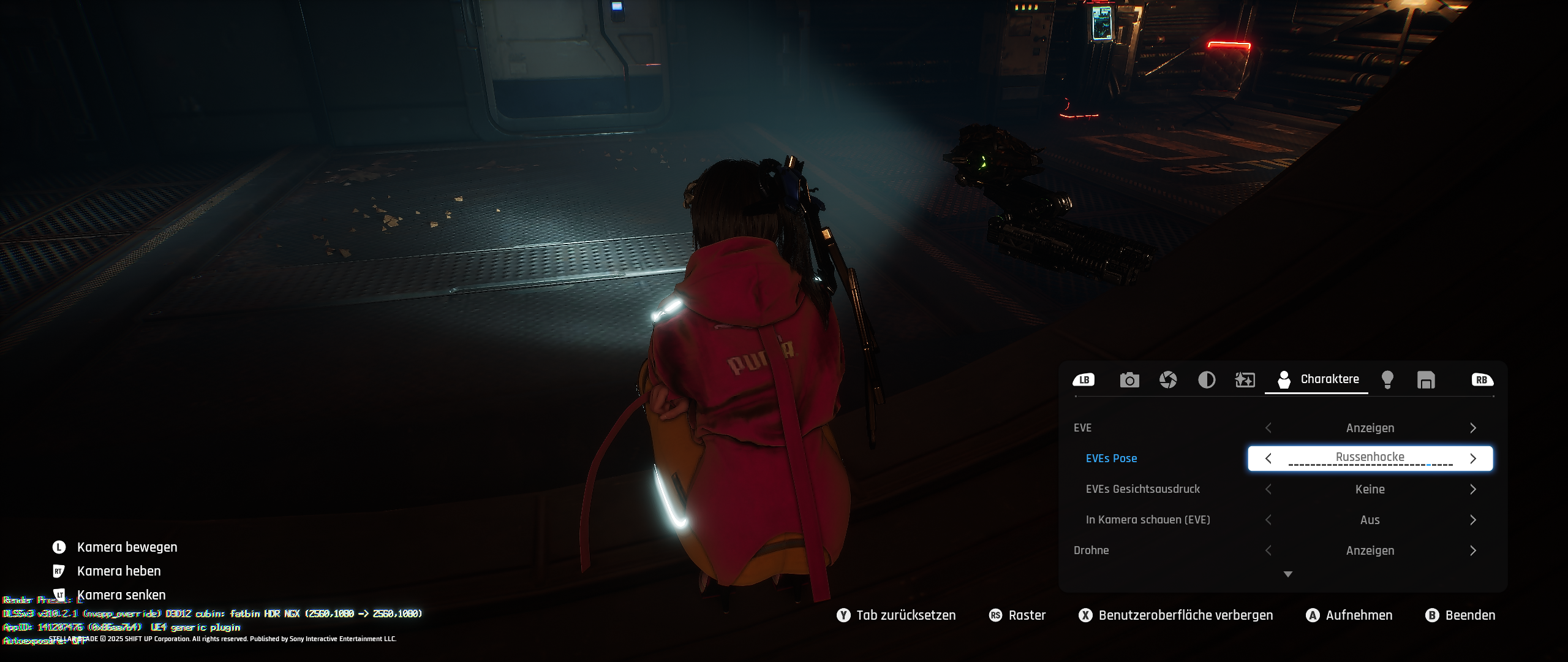This screenshot has width=1568, height=662.
Task: Cycle EVEs Gesichtsausdruck forward with right arrow
Action: [x=1473, y=489]
